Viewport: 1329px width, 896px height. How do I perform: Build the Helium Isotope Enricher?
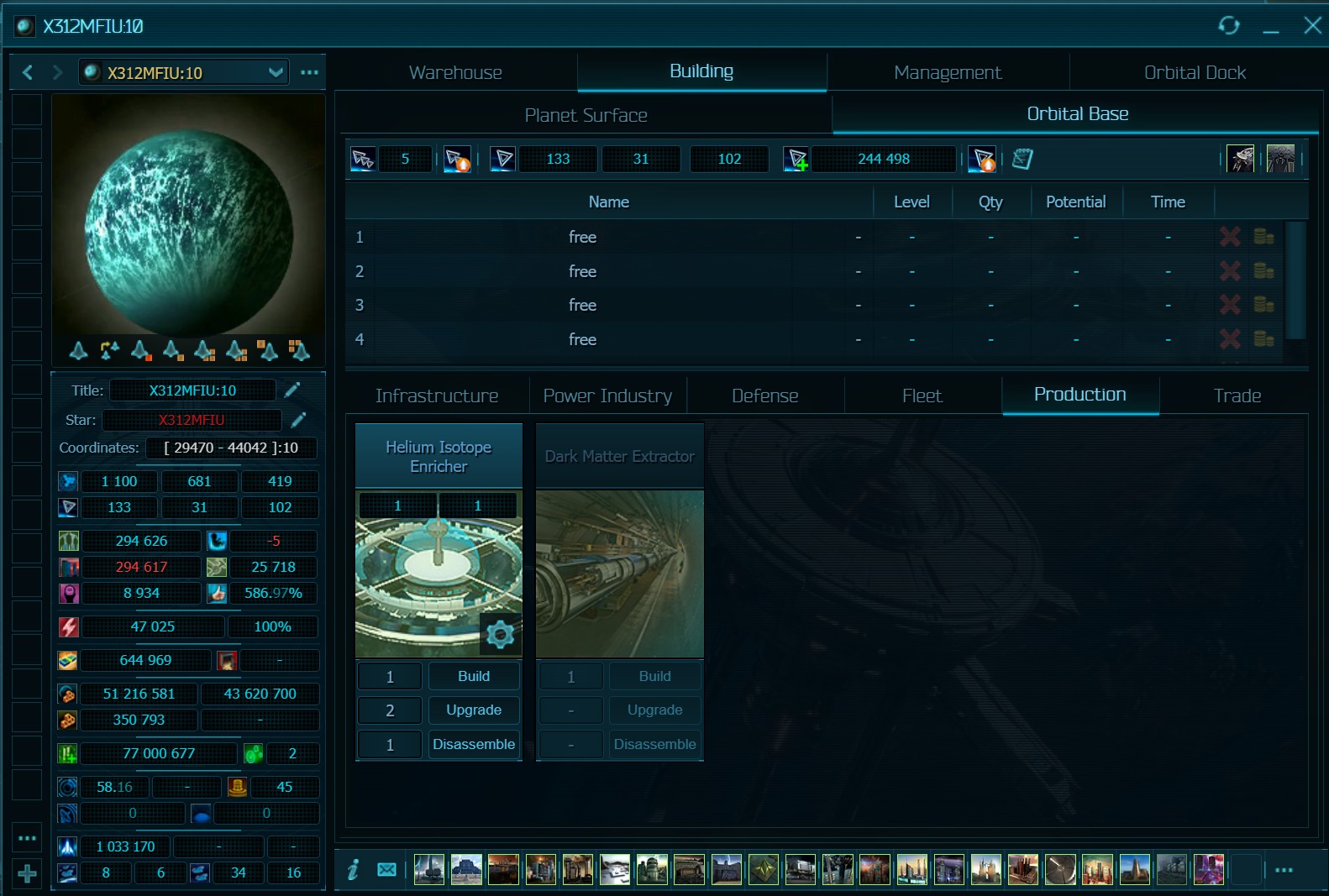pyautogui.click(x=474, y=676)
